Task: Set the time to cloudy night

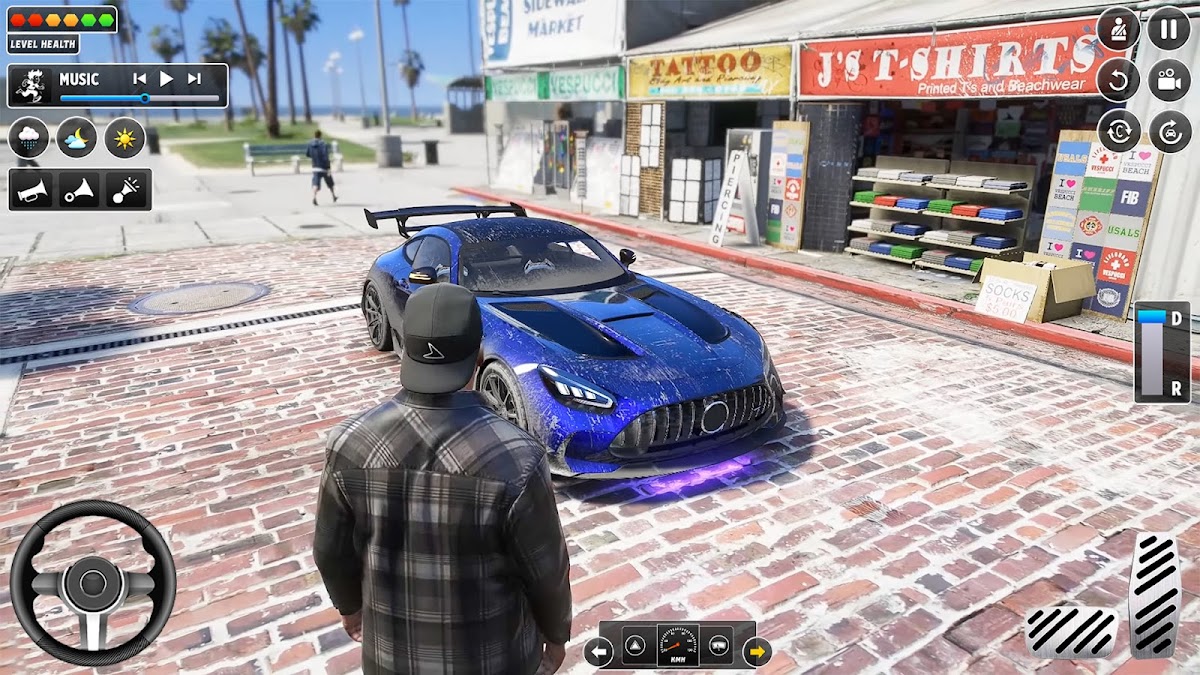Action: point(77,138)
